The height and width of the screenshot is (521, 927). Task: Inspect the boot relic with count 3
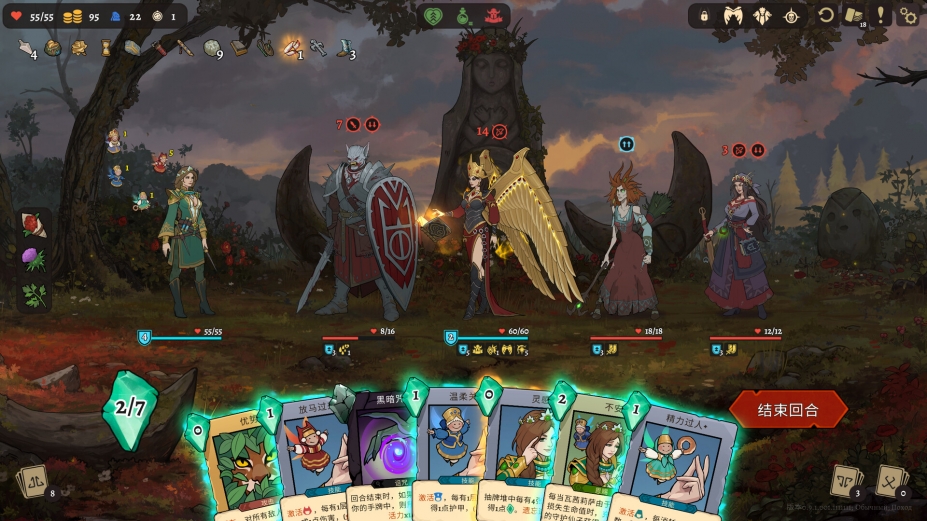[344, 47]
